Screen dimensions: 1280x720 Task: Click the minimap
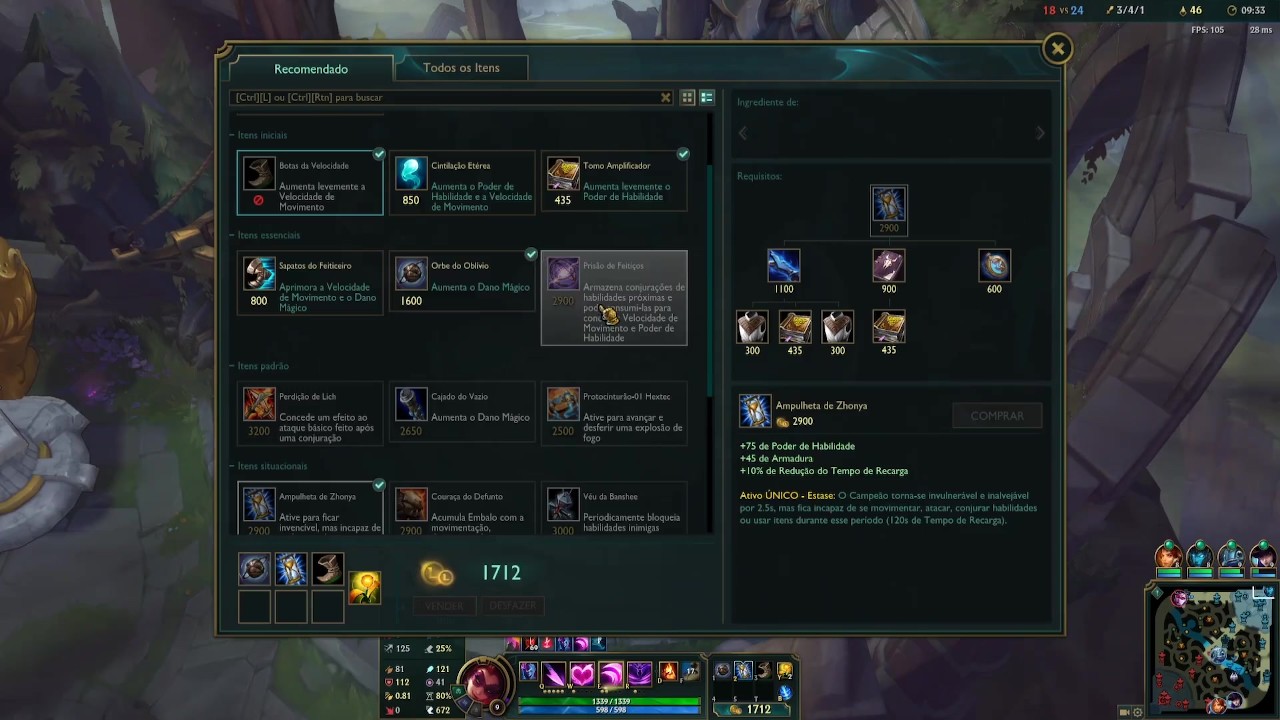[x=1212, y=649]
